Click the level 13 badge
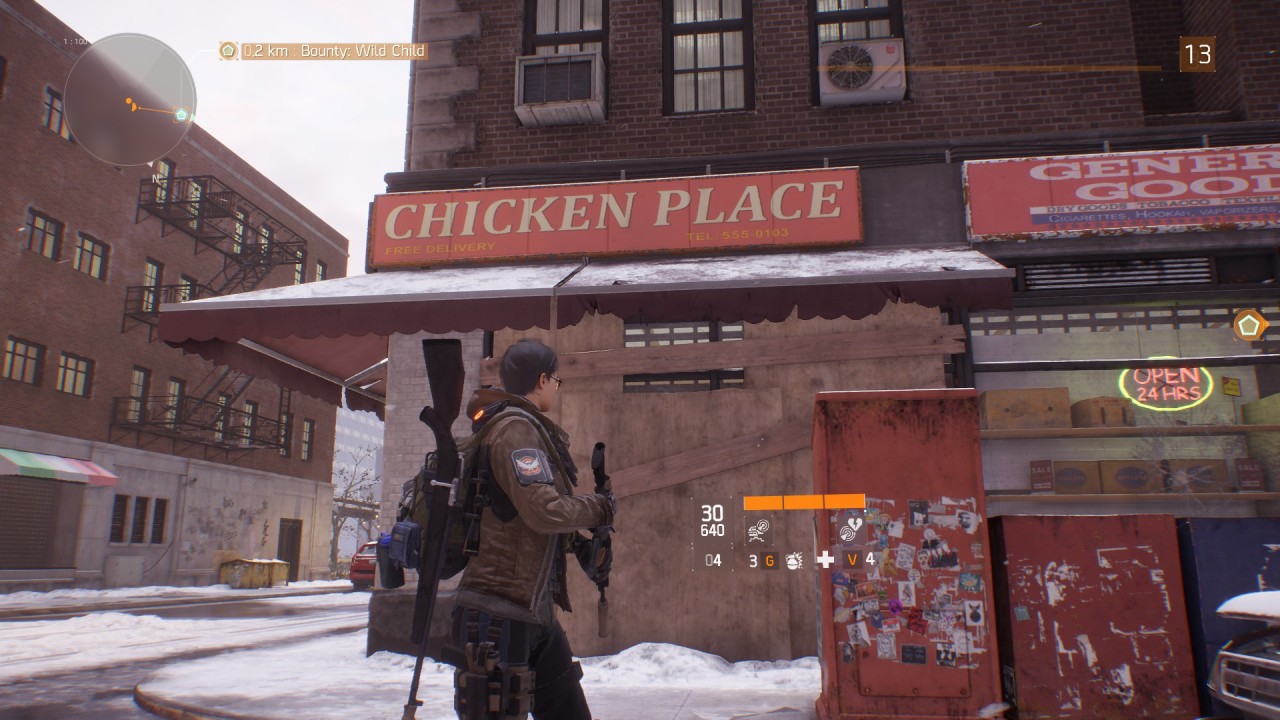 1197,54
